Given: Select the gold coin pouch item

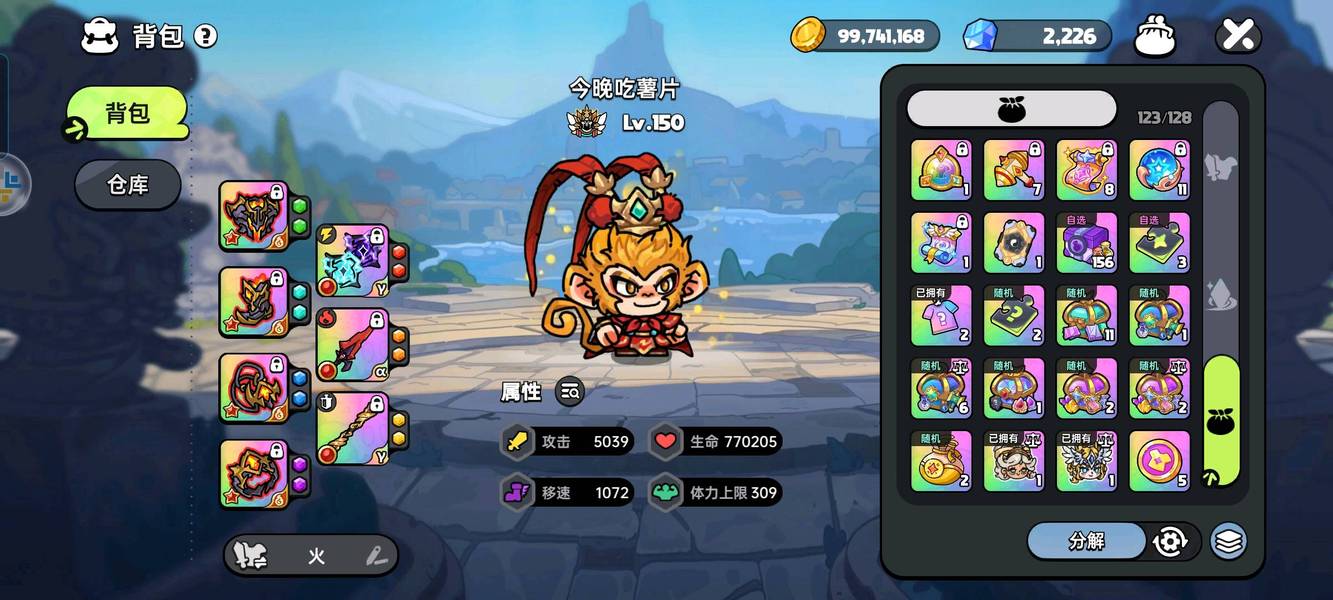Looking at the screenshot, I should pyautogui.click(x=941, y=461).
